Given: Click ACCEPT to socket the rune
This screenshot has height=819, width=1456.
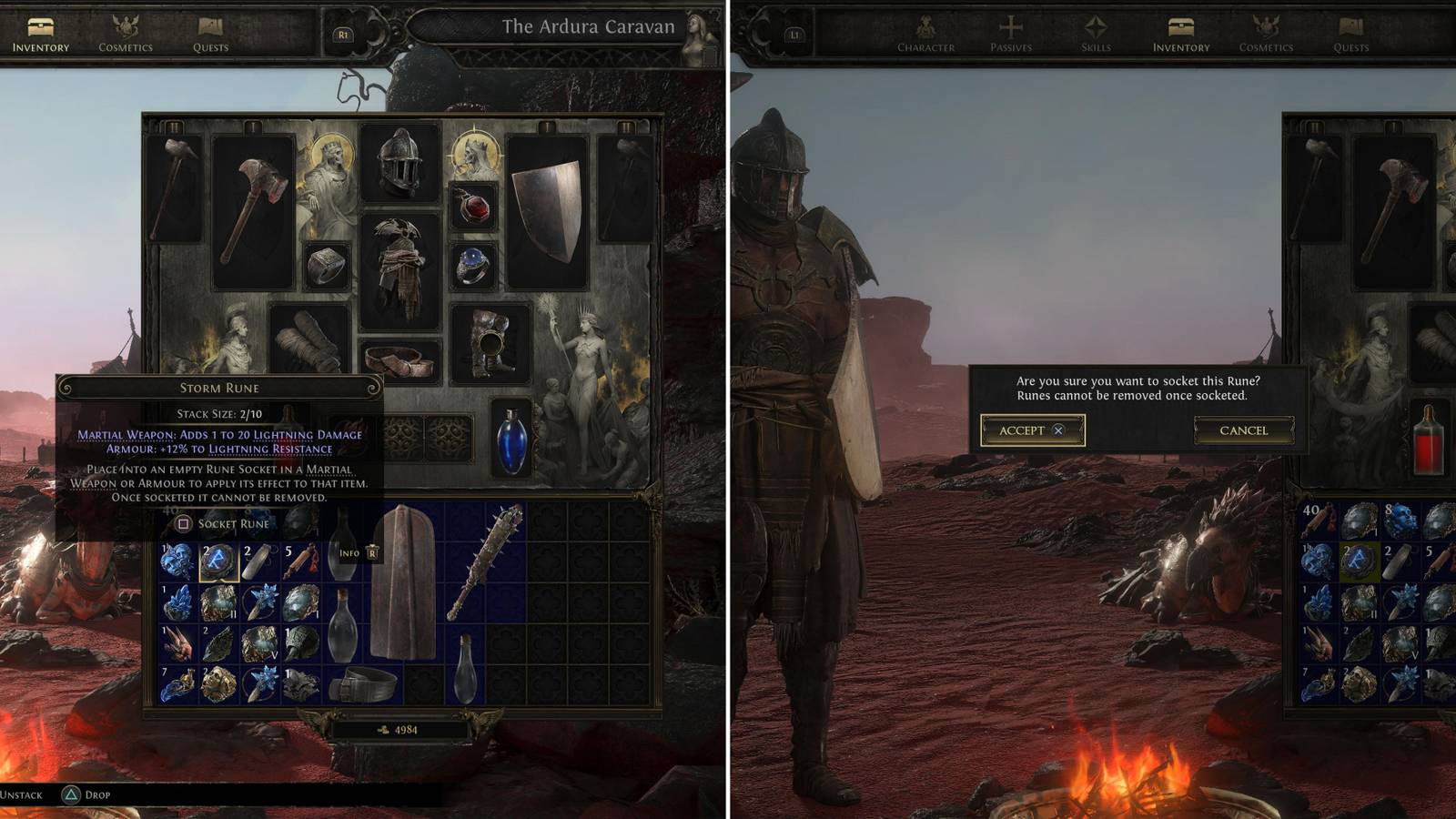Looking at the screenshot, I should pos(1031,432).
